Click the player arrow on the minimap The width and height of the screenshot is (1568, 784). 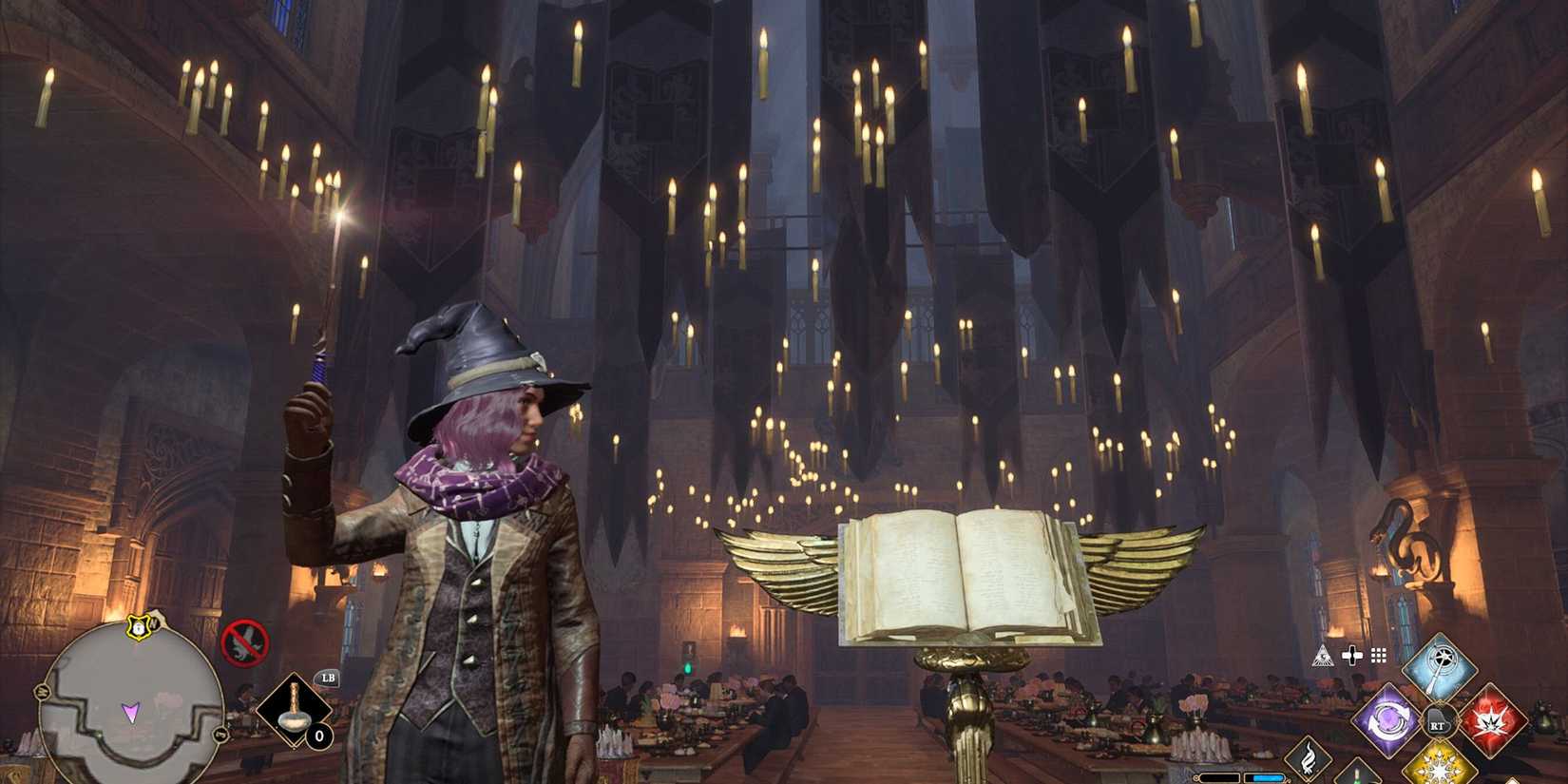(x=131, y=714)
